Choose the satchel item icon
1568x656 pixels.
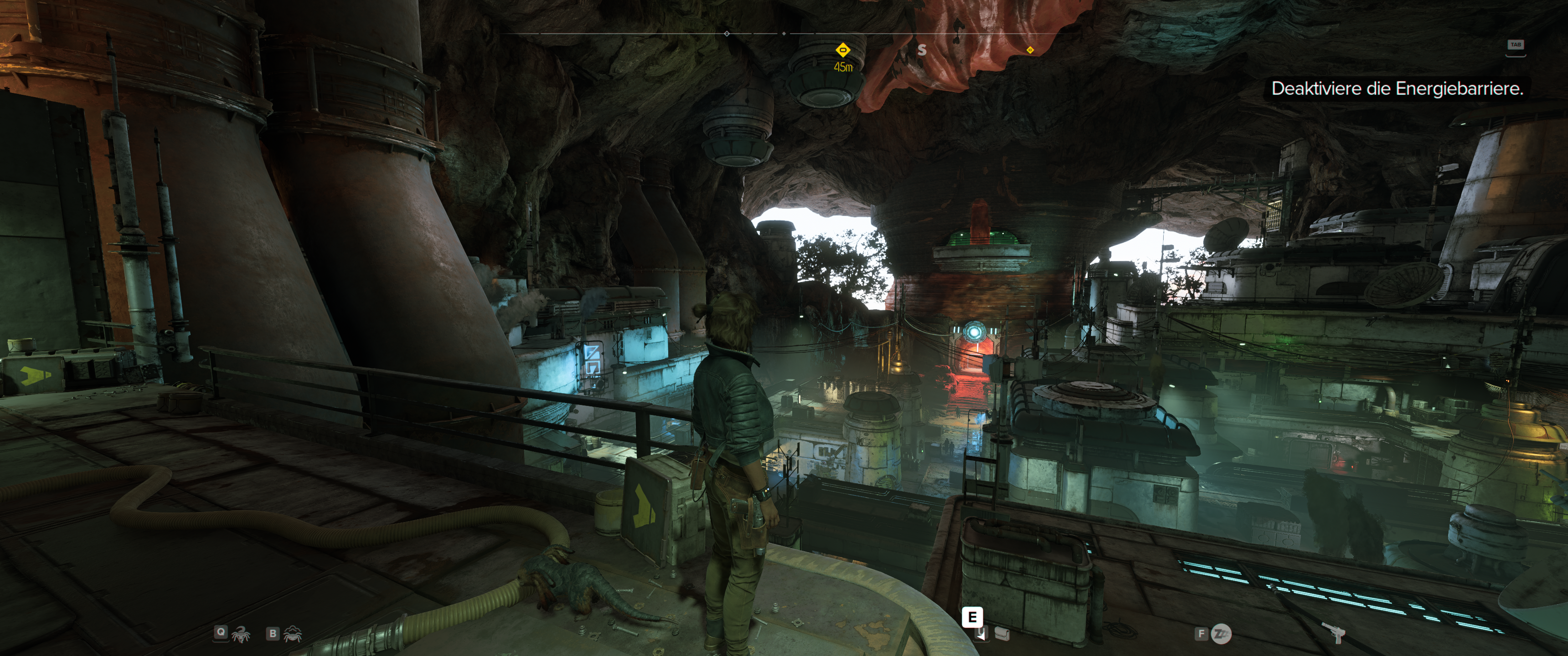click(x=1001, y=635)
